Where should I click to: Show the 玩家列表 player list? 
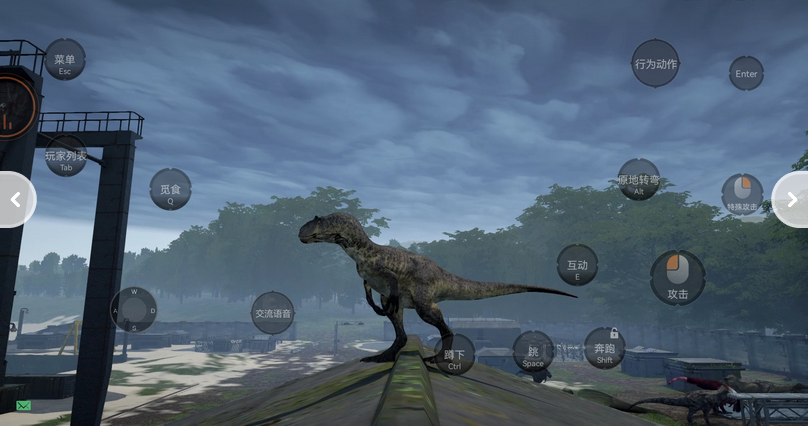[x=66, y=156]
